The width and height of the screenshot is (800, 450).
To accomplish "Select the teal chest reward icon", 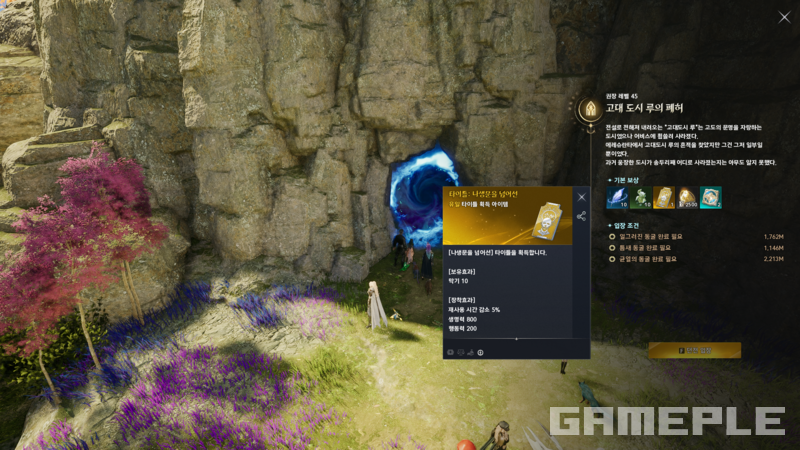I will click(x=710, y=198).
